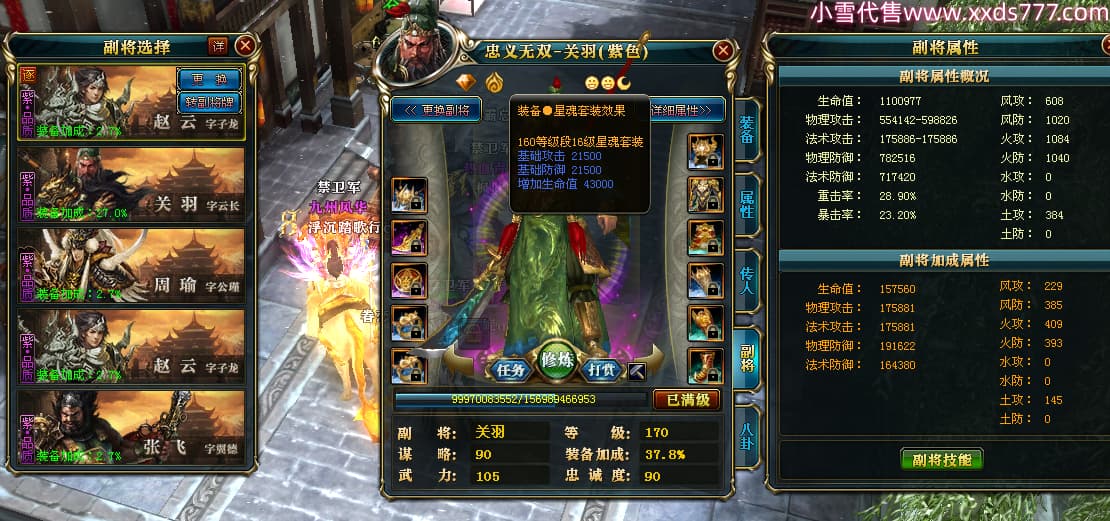Close the 关羽 lieutenant detail window
This screenshot has width=1110, height=521.
pyautogui.click(x=723, y=51)
